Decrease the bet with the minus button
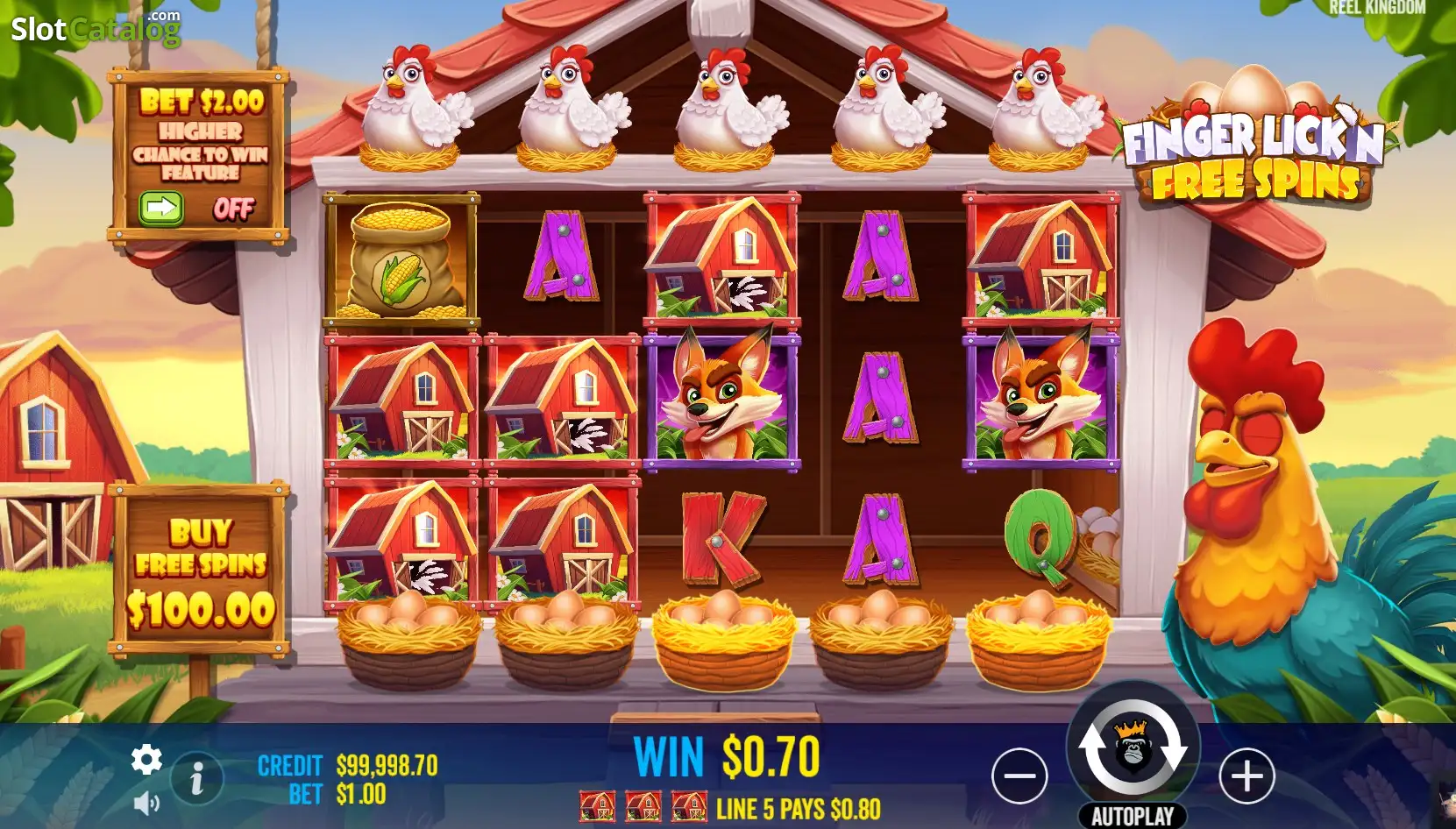1456x829 pixels. pyautogui.click(x=1019, y=776)
